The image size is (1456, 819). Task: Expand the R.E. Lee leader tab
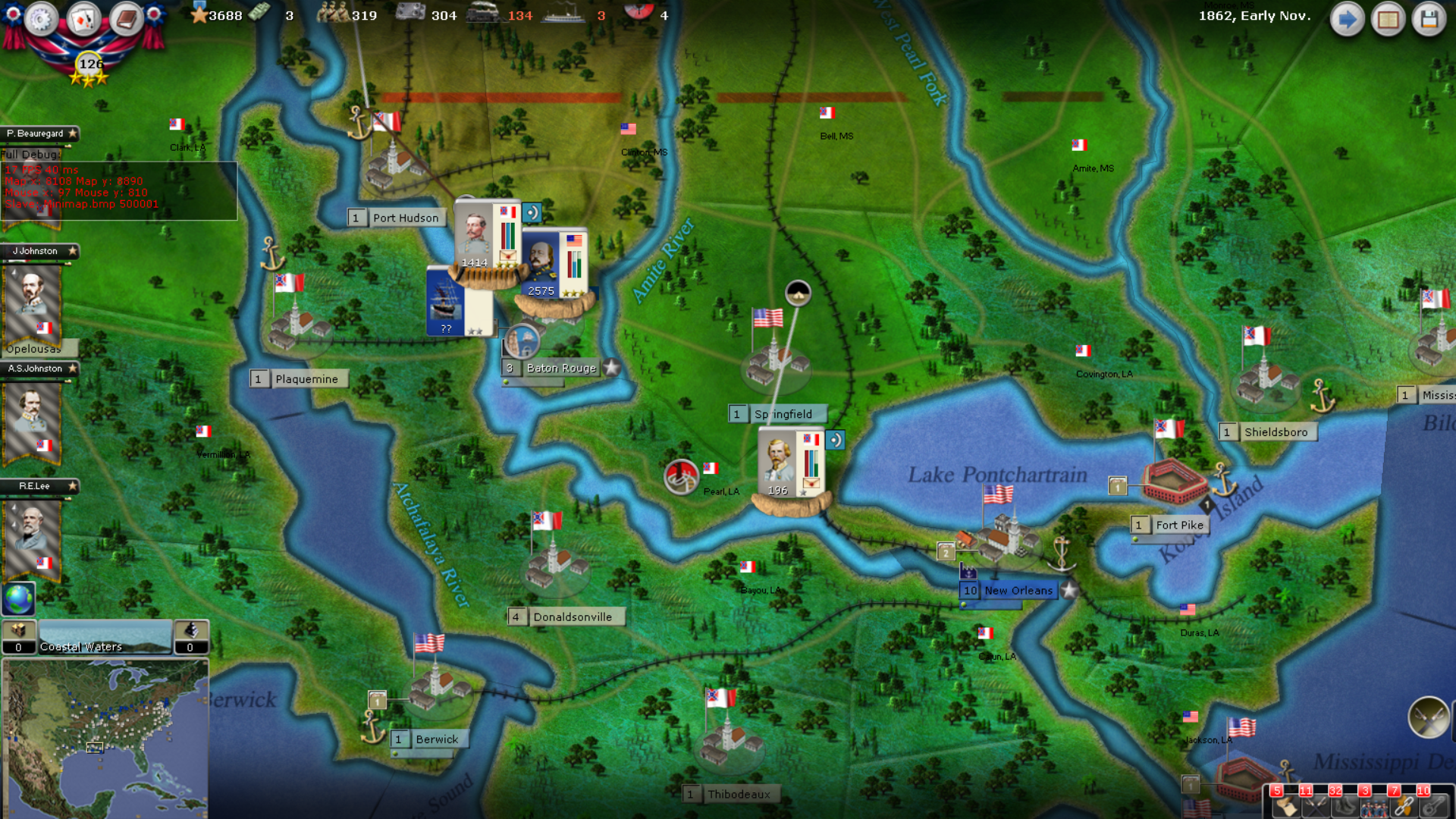coord(39,486)
